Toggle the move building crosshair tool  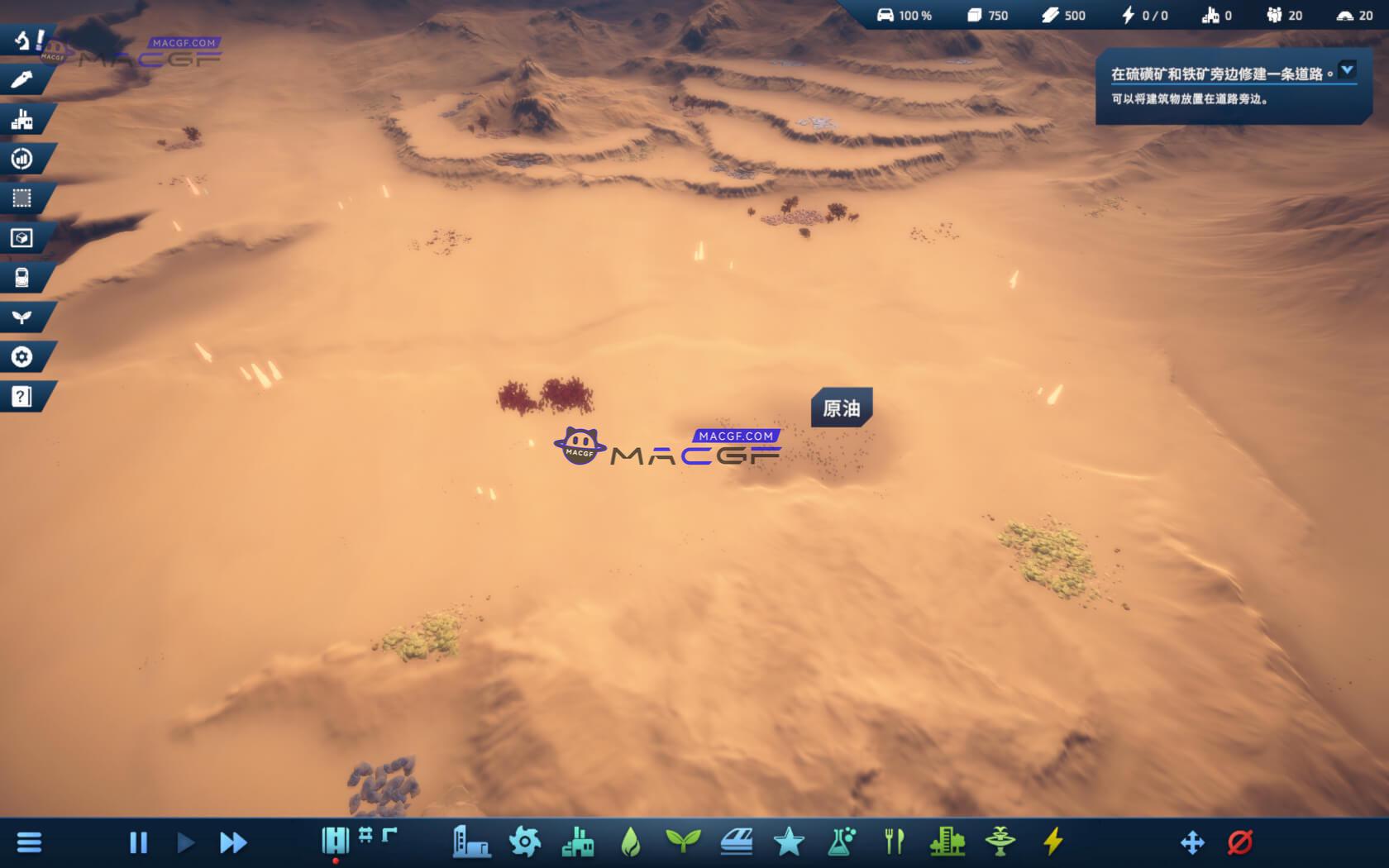click(x=1193, y=842)
